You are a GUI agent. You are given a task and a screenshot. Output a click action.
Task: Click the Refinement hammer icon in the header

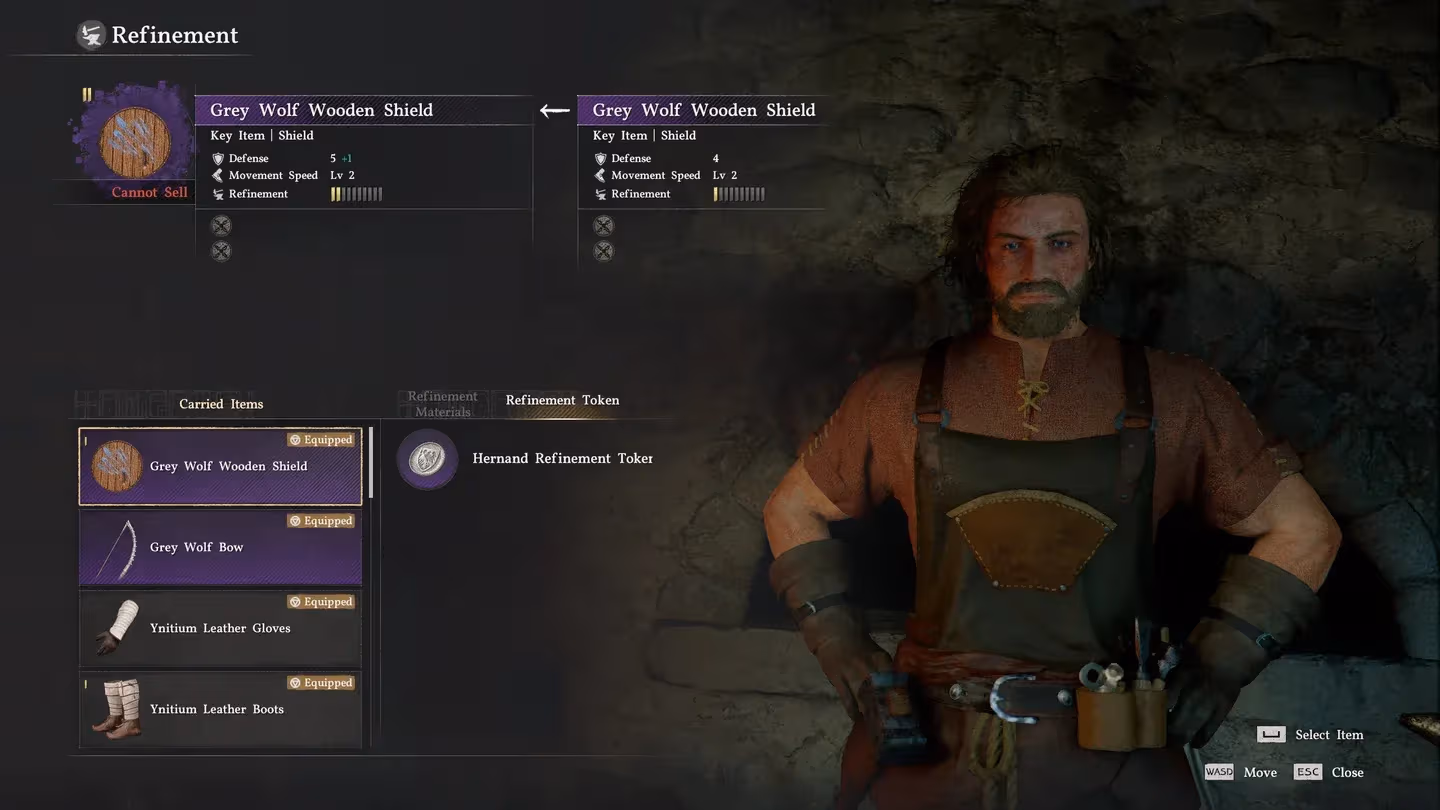pyautogui.click(x=91, y=33)
